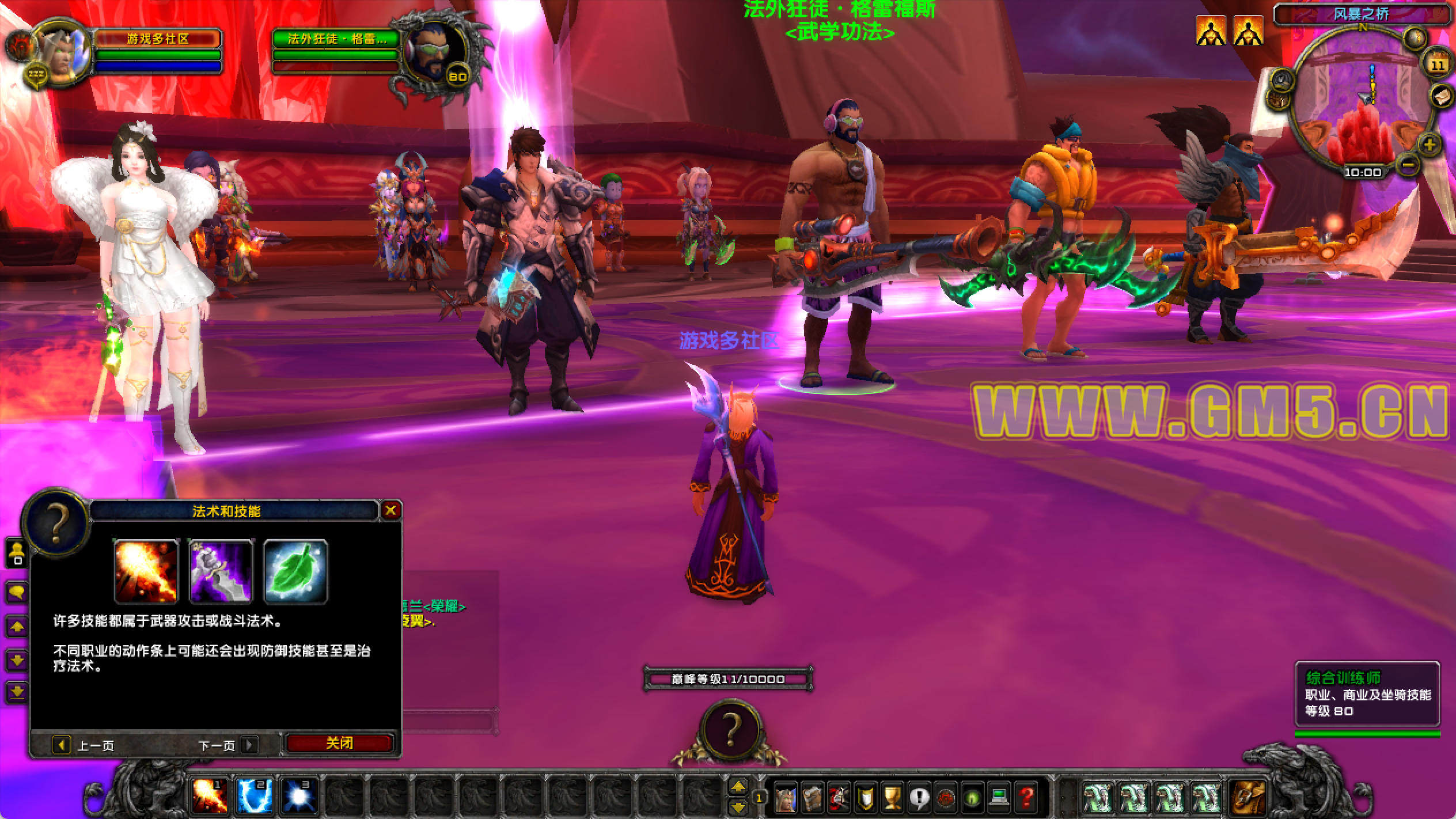Image resolution: width=1456 pixels, height=819 pixels.
Task: Open the character portrait micro-menu button
Action: (x=786, y=798)
